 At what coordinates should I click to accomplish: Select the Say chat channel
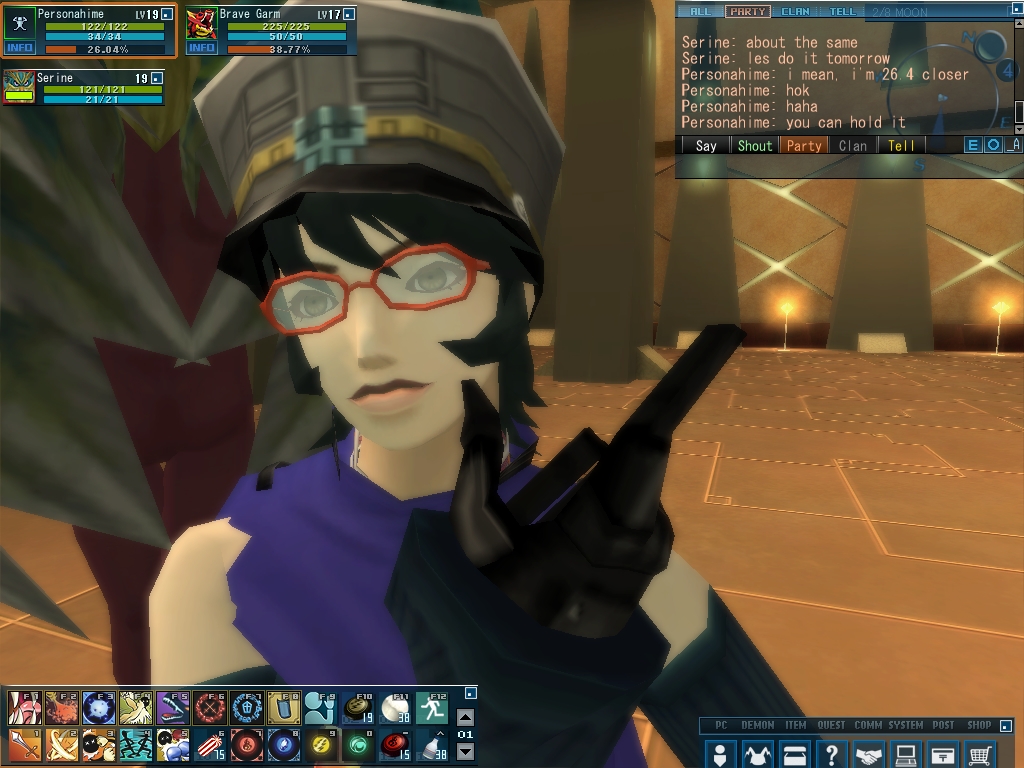point(706,145)
